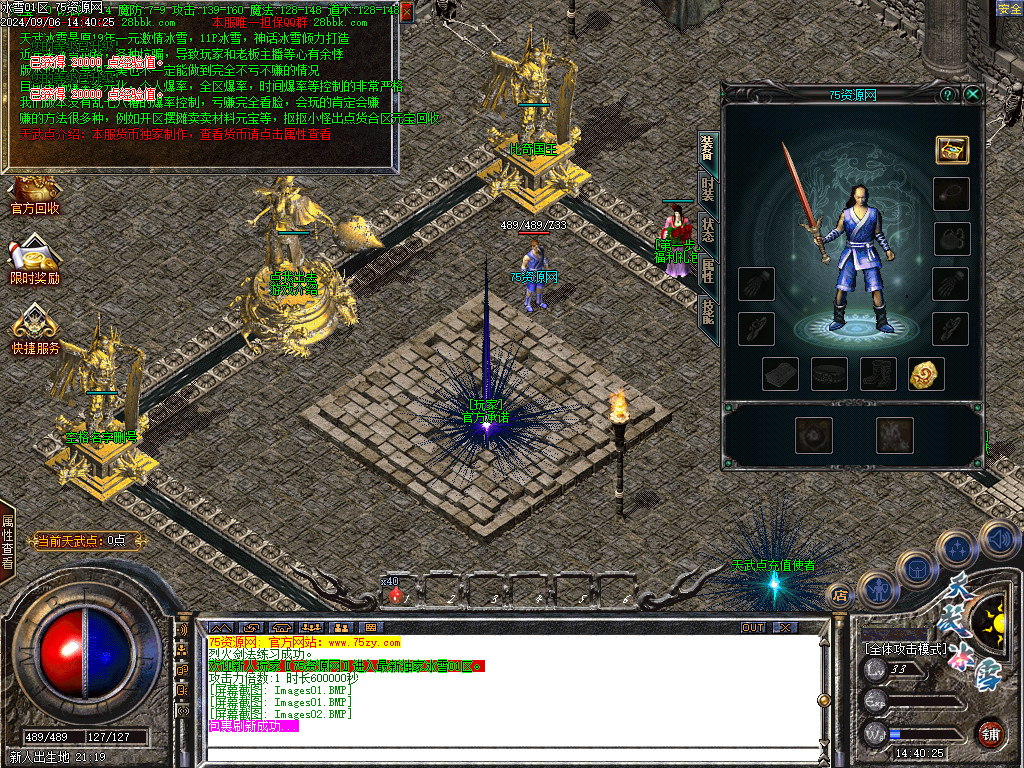Select the golden medal equipment slot
The width and height of the screenshot is (1024, 768).
point(927,374)
